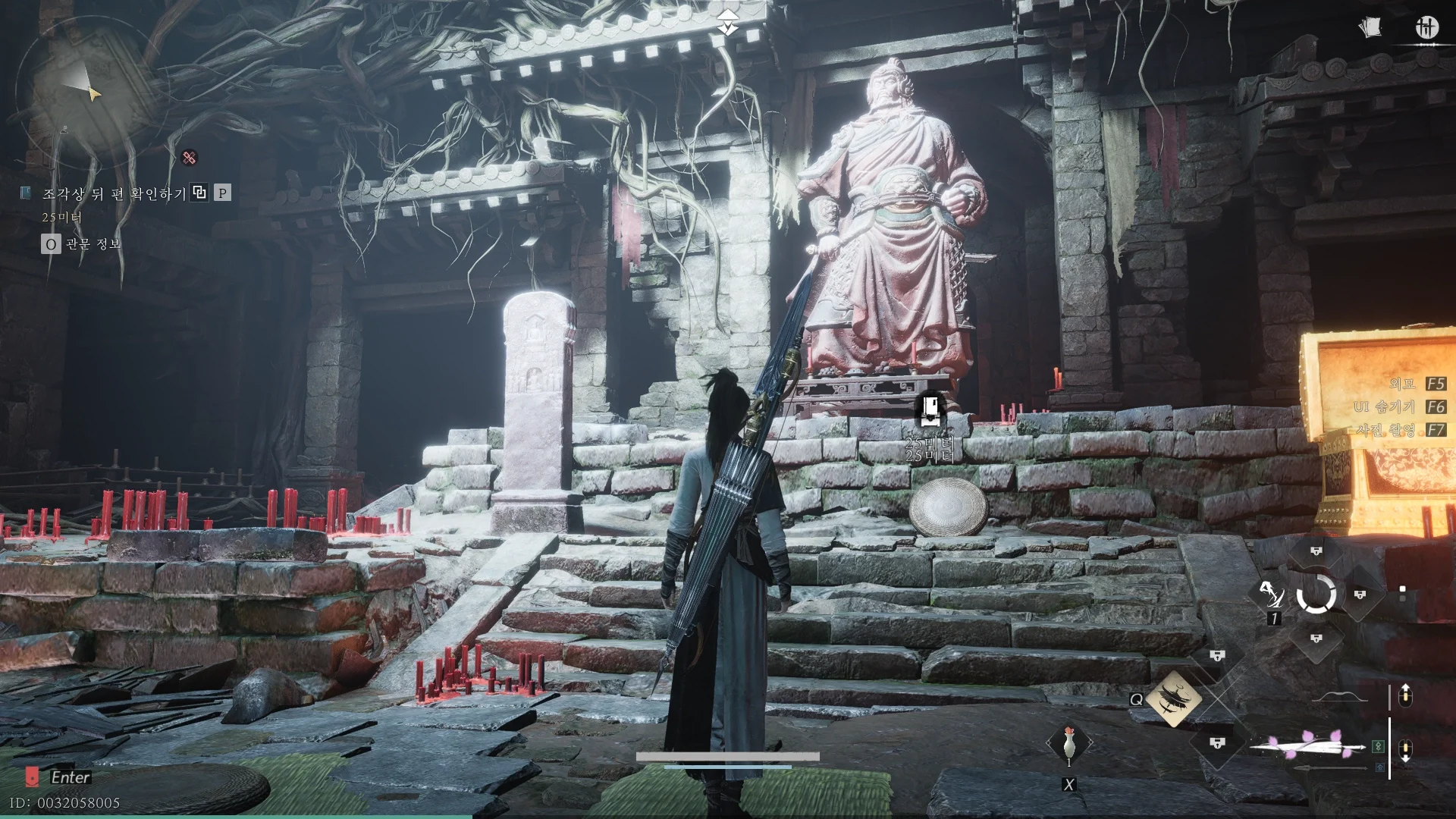Screen dimensions: 1456x819
Task: Select the quest tracker objective text
Action: pos(114,194)
